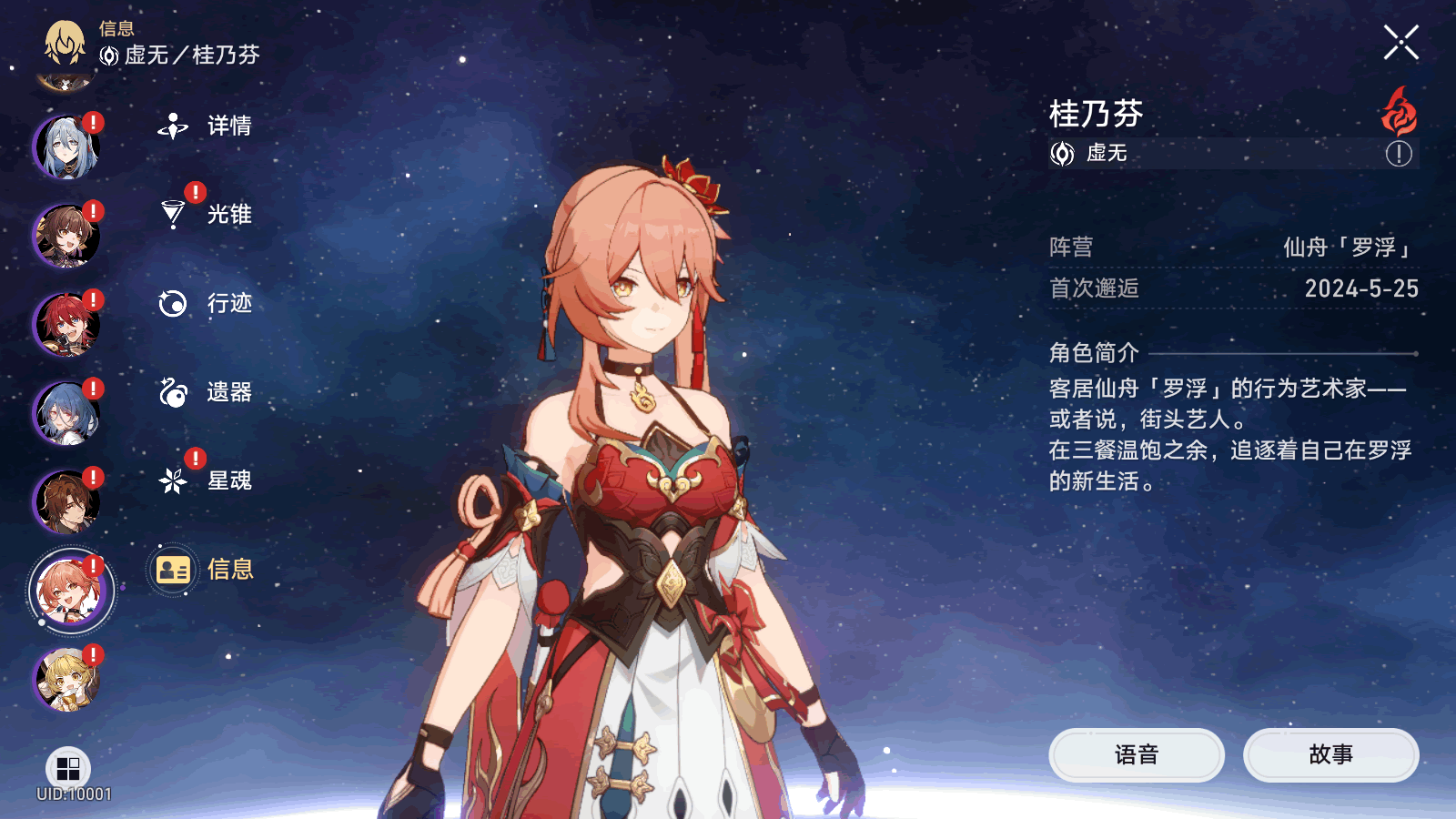Open the 详情 details tab
This screenshot has height=819, width=1456.
205,126
